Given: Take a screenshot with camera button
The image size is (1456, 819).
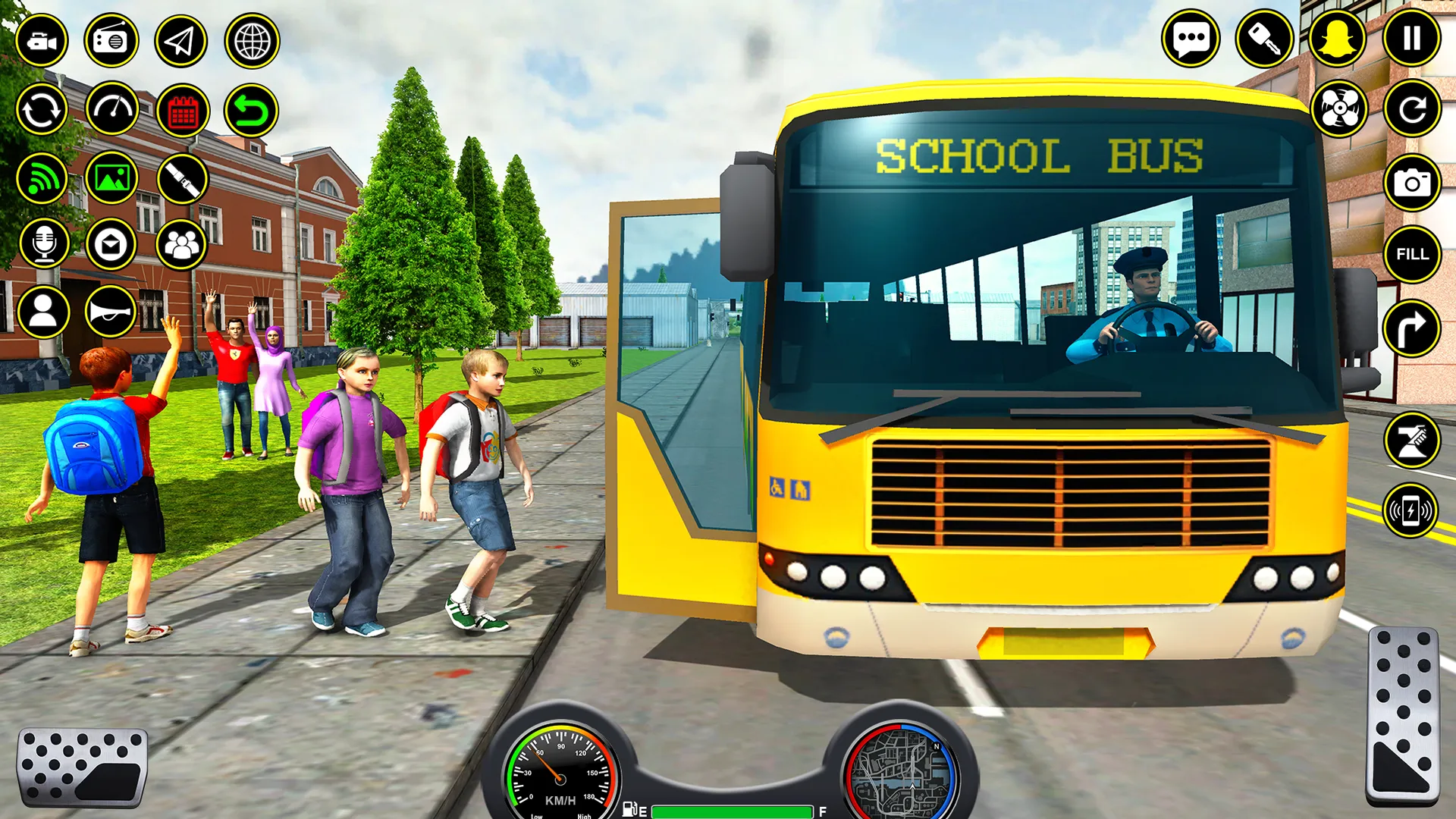Looking at the screenshot, I should [x=1411, y=183].
